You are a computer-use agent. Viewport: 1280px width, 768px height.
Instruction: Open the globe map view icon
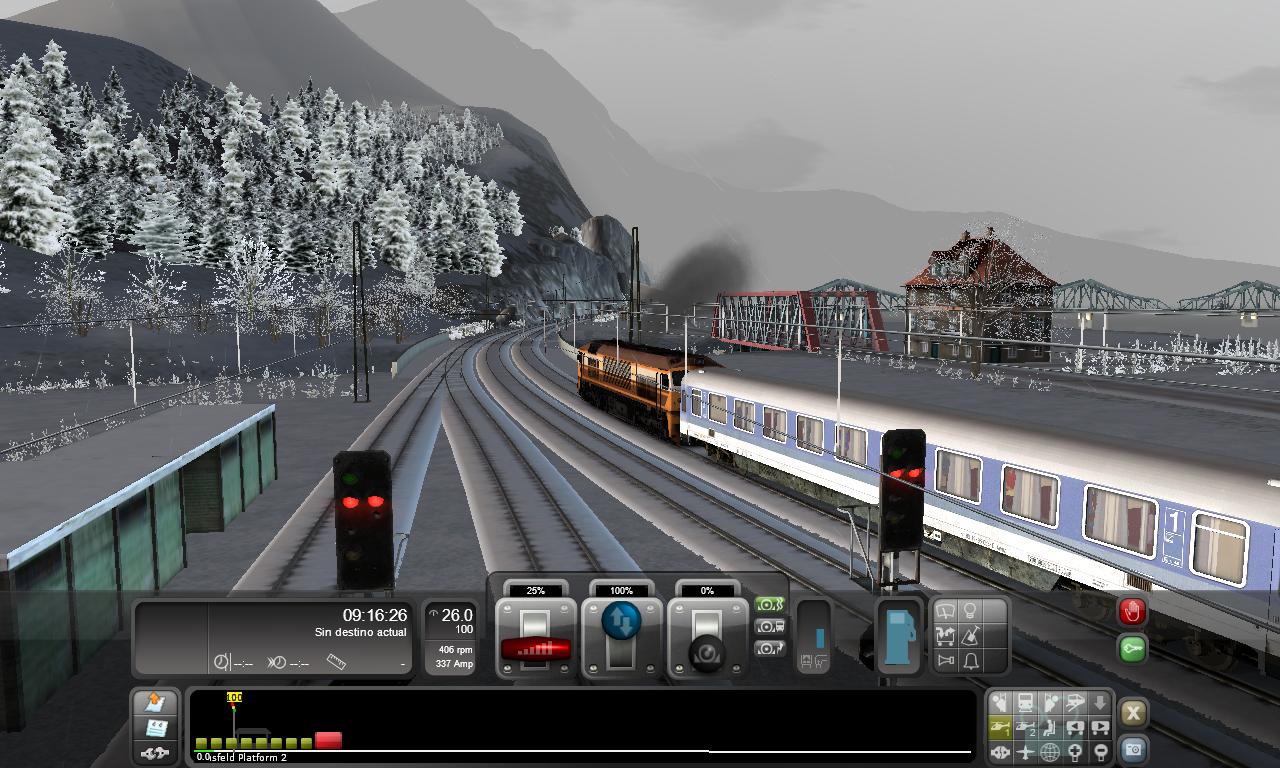click(1050, 752)
